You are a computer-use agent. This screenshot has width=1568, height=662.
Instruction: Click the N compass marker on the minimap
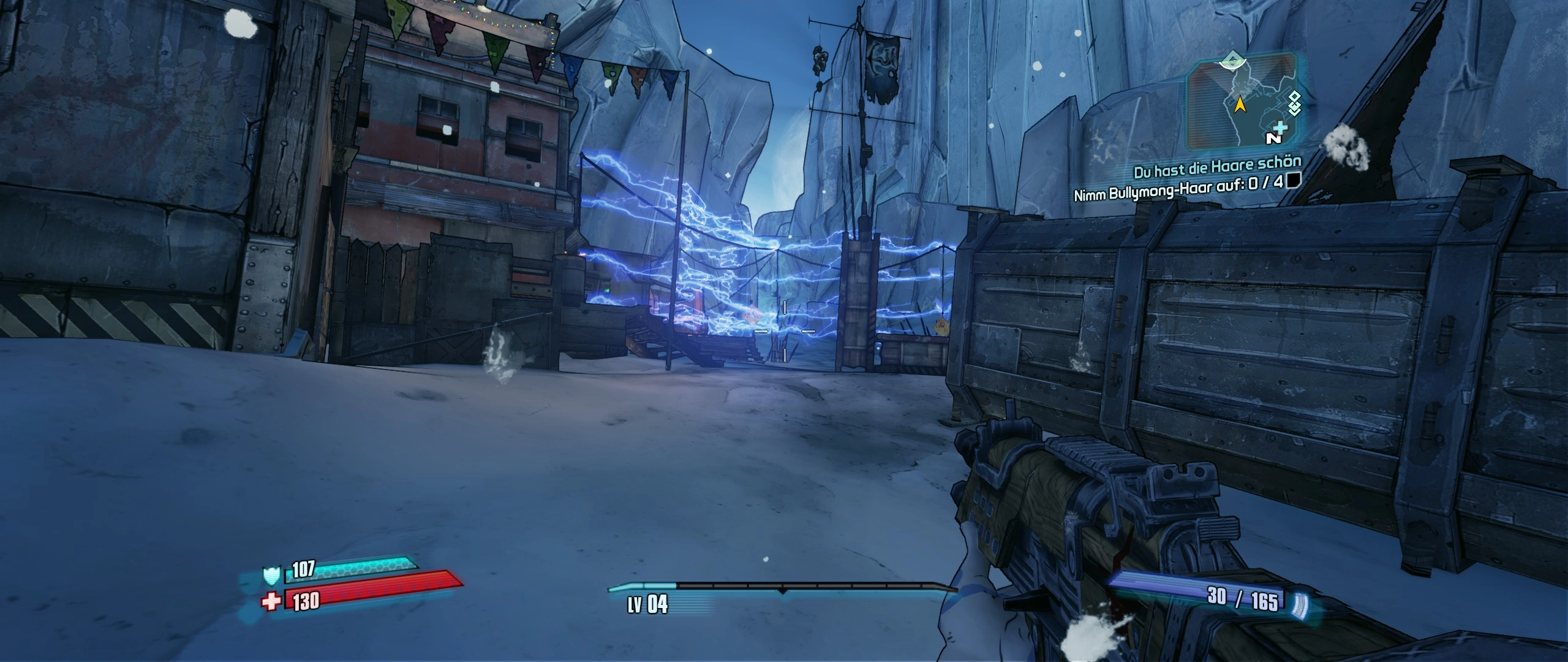click(x=1273, y=139)
